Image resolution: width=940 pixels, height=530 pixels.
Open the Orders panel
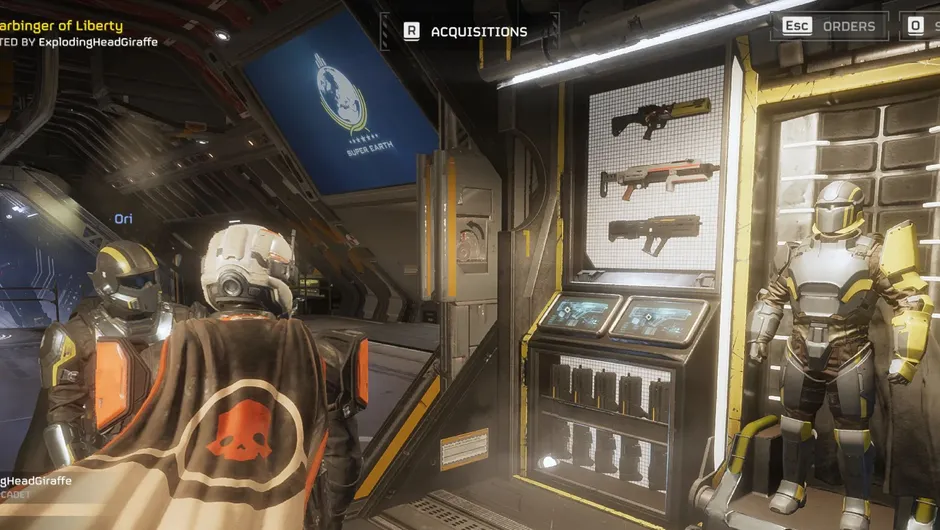point(848,26)
